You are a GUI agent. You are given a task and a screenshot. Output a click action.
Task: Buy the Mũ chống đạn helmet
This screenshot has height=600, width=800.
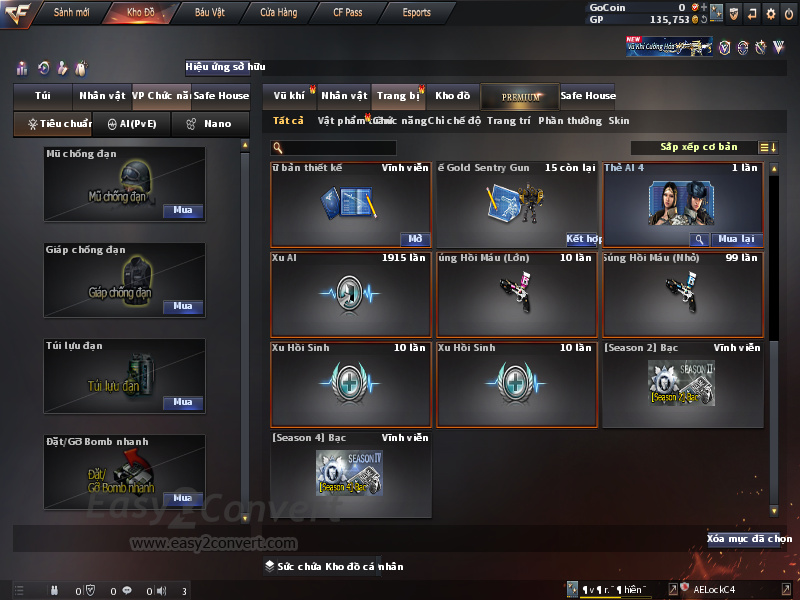click(x=182, y=211)
